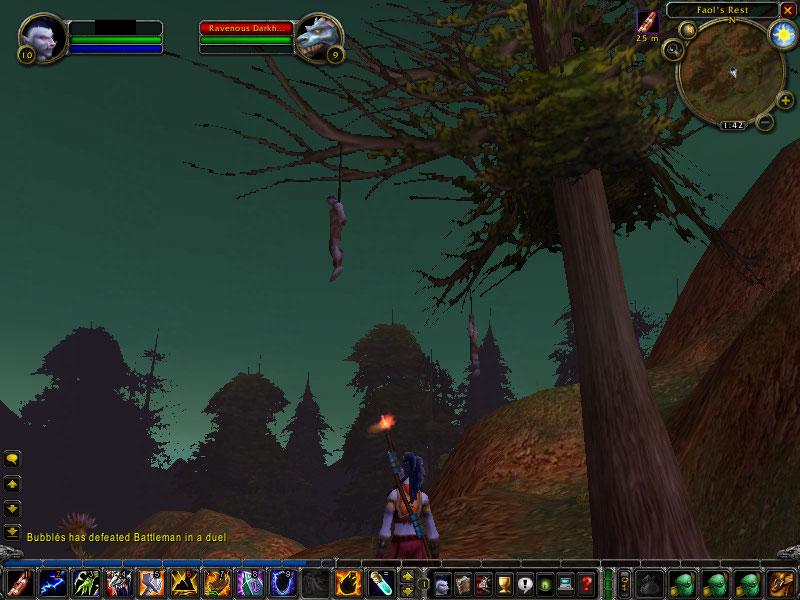Image resolution: width=800 pixels, height=600 pixels.
Task: Zoom out the minimap with the minus button
Action: 765,122
